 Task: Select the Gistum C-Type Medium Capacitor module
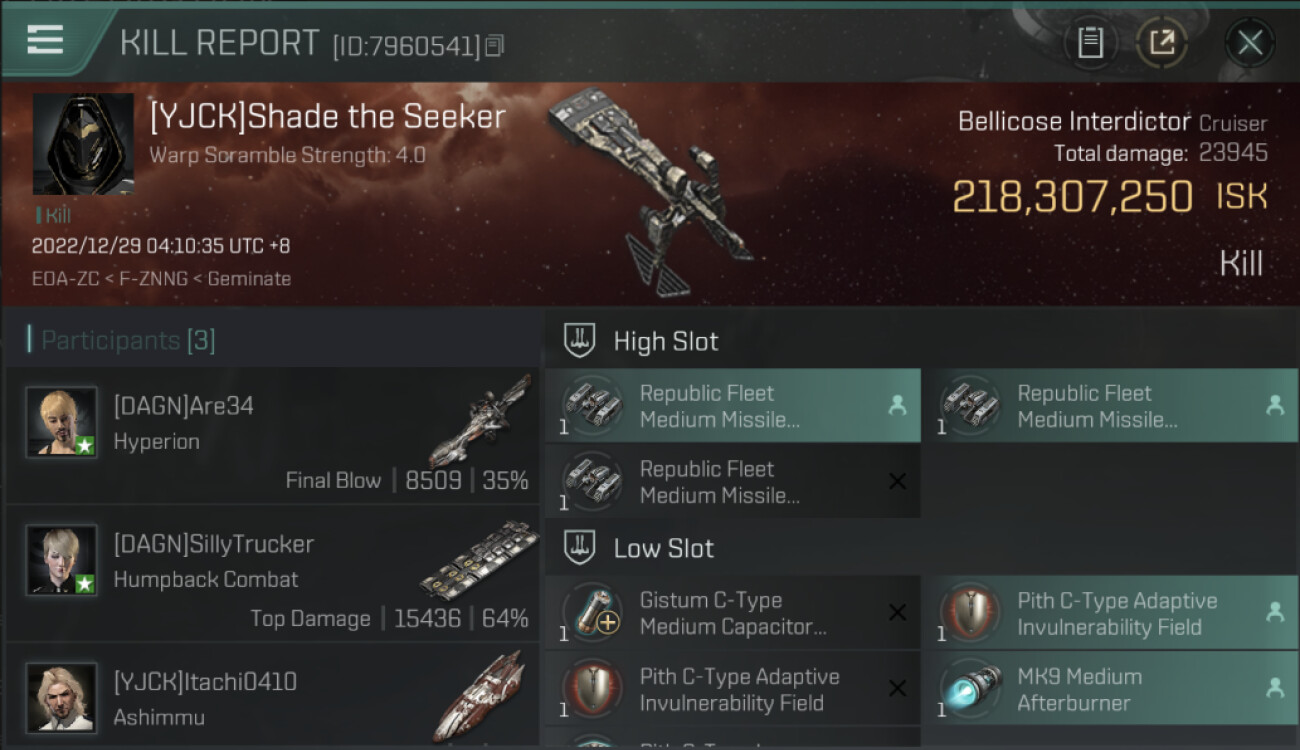click(x=732, y=613)
